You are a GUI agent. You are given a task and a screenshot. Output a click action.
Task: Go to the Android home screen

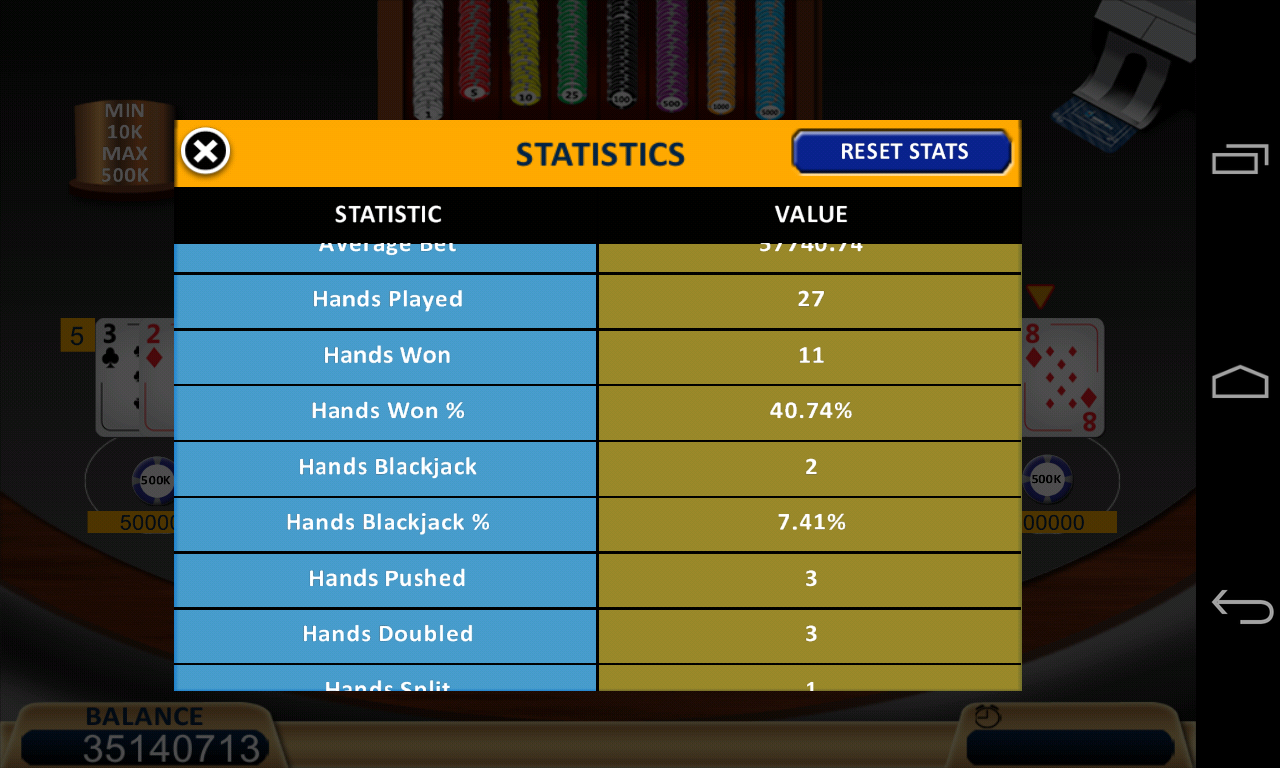(1240, 382)
